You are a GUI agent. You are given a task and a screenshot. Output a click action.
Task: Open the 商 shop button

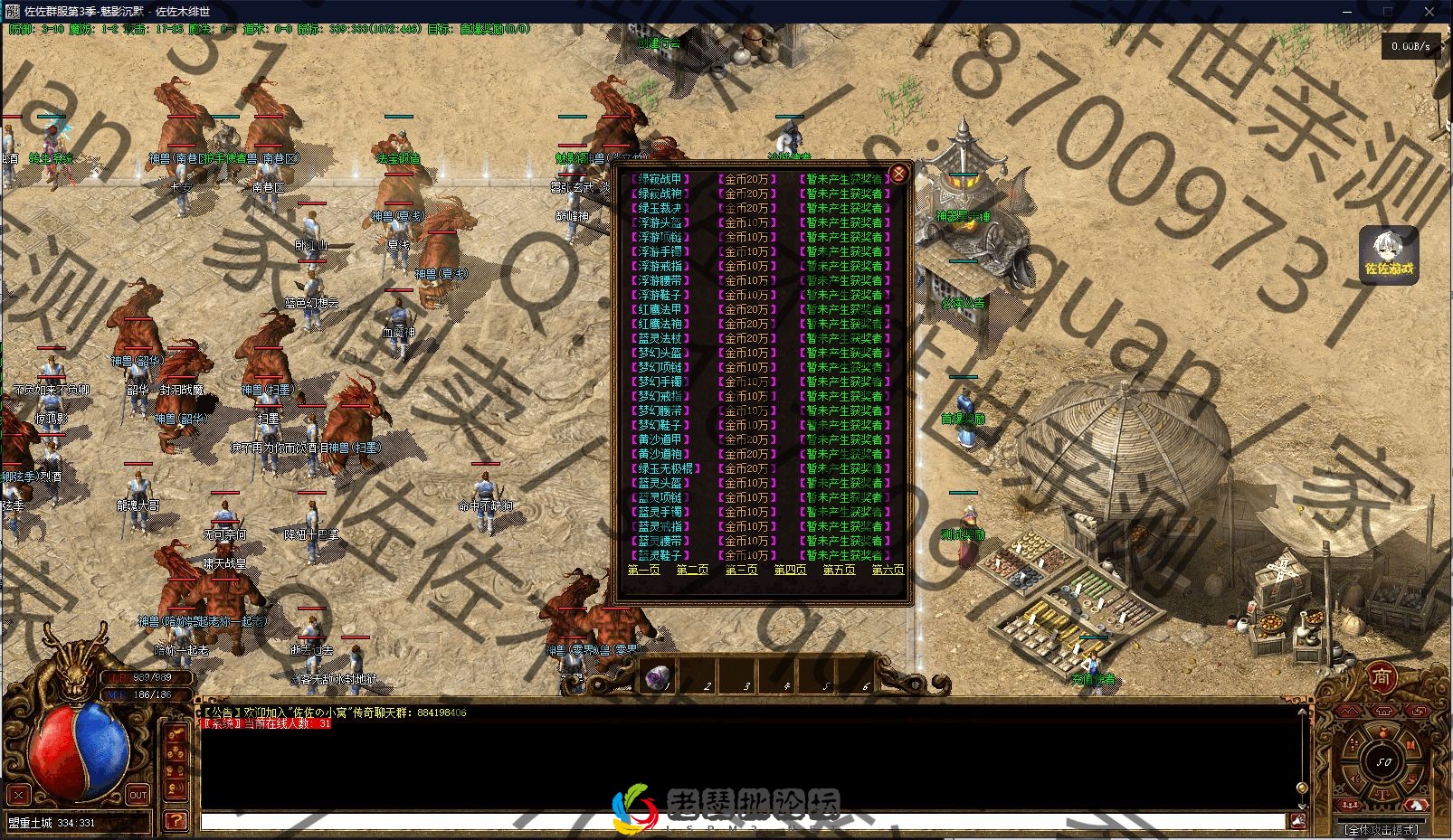[x=1381, y=677]
